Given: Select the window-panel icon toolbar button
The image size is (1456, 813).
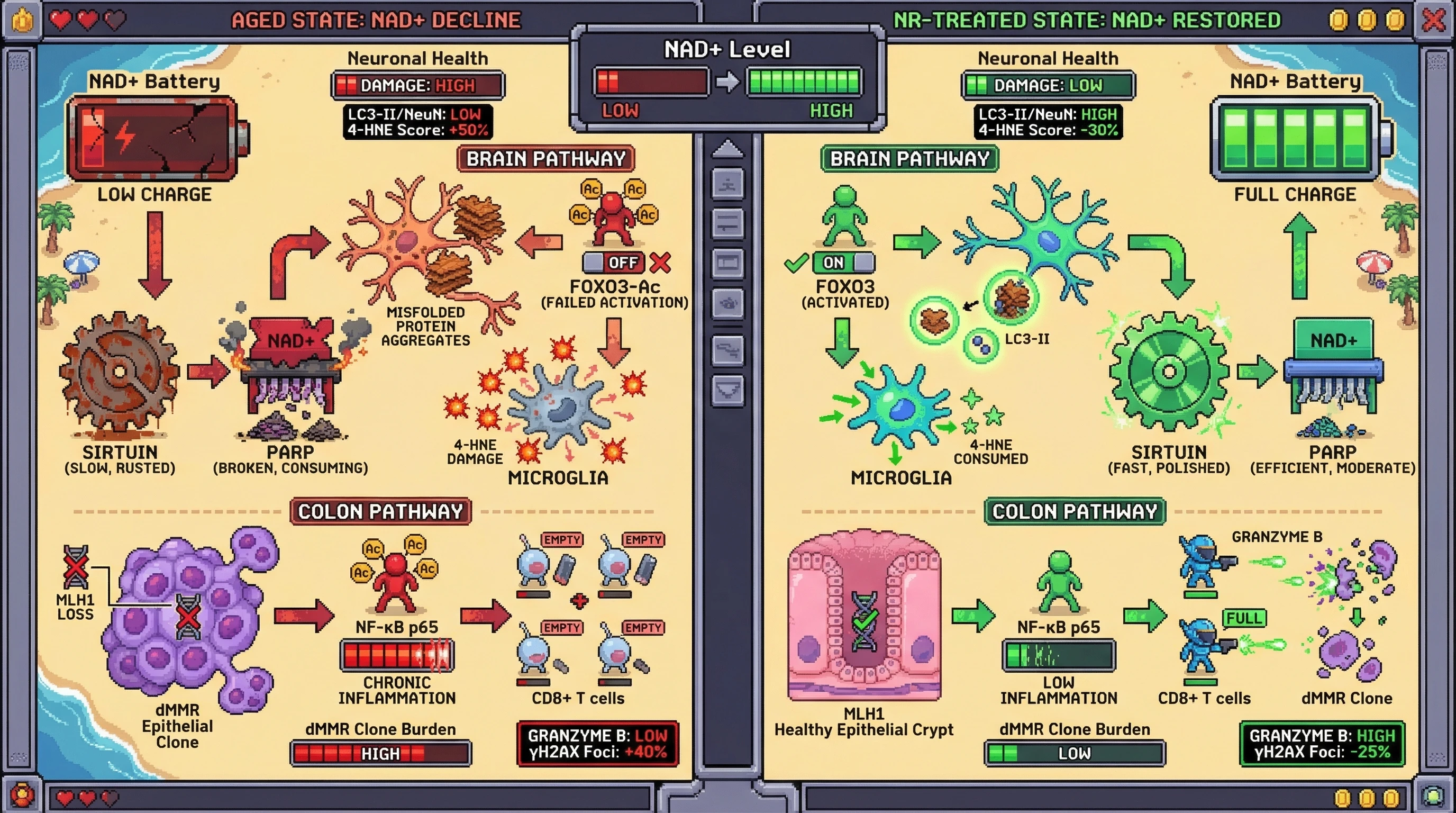Looking at the screenshot, I should point(727,263).
